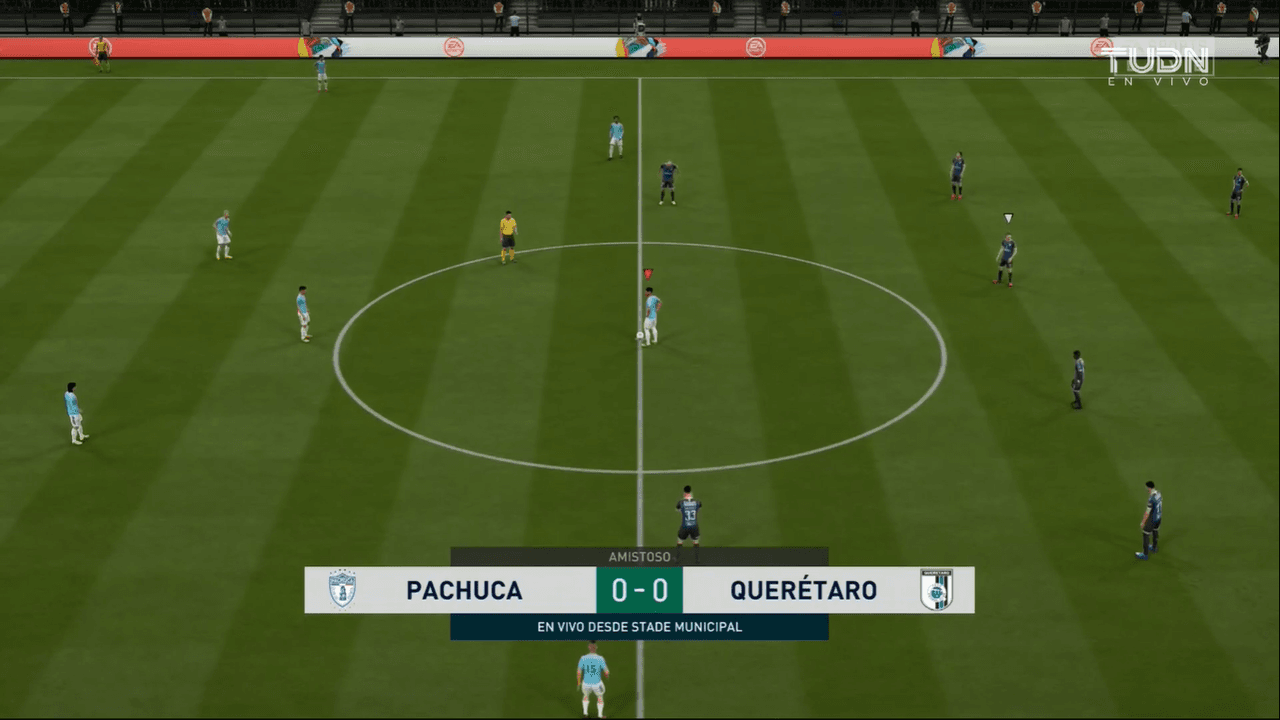Click the white player indicator triangle
The width and height of the screenshot is (1280, 720).
coord(1007,217)
